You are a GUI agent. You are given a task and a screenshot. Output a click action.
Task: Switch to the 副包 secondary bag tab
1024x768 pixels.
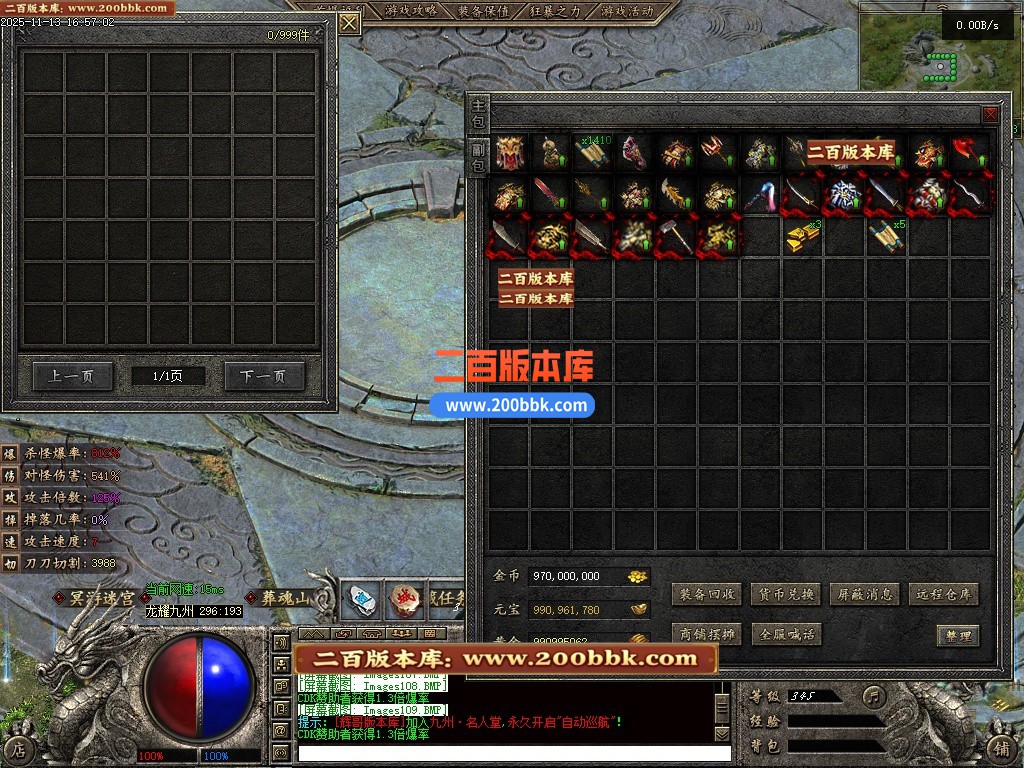point(479,157)
